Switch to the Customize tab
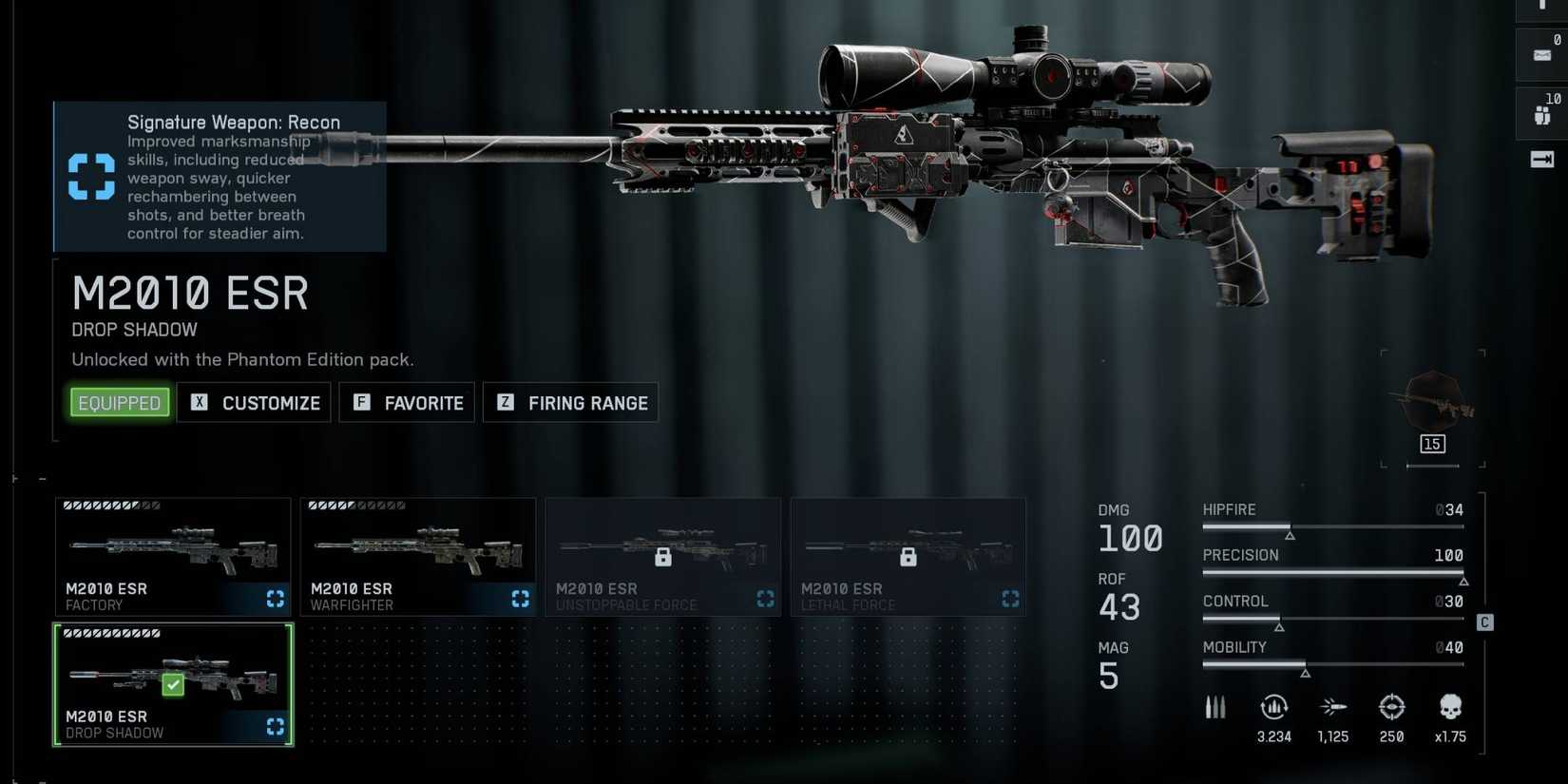 pos(254,402)
